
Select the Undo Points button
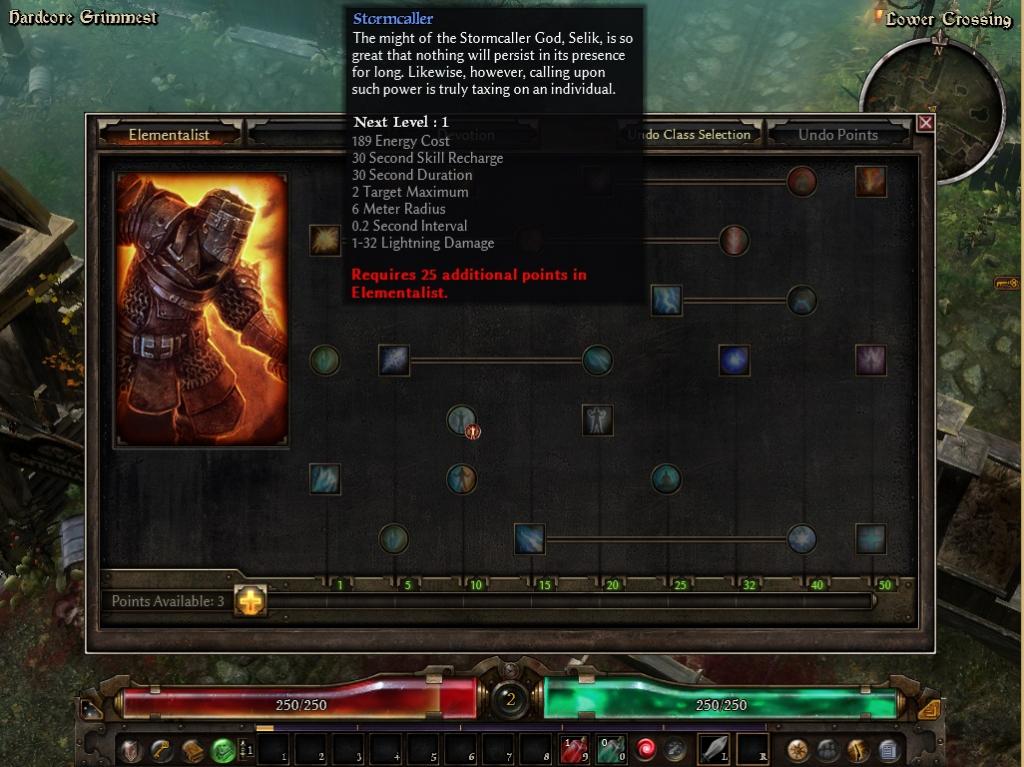[837, 135]
